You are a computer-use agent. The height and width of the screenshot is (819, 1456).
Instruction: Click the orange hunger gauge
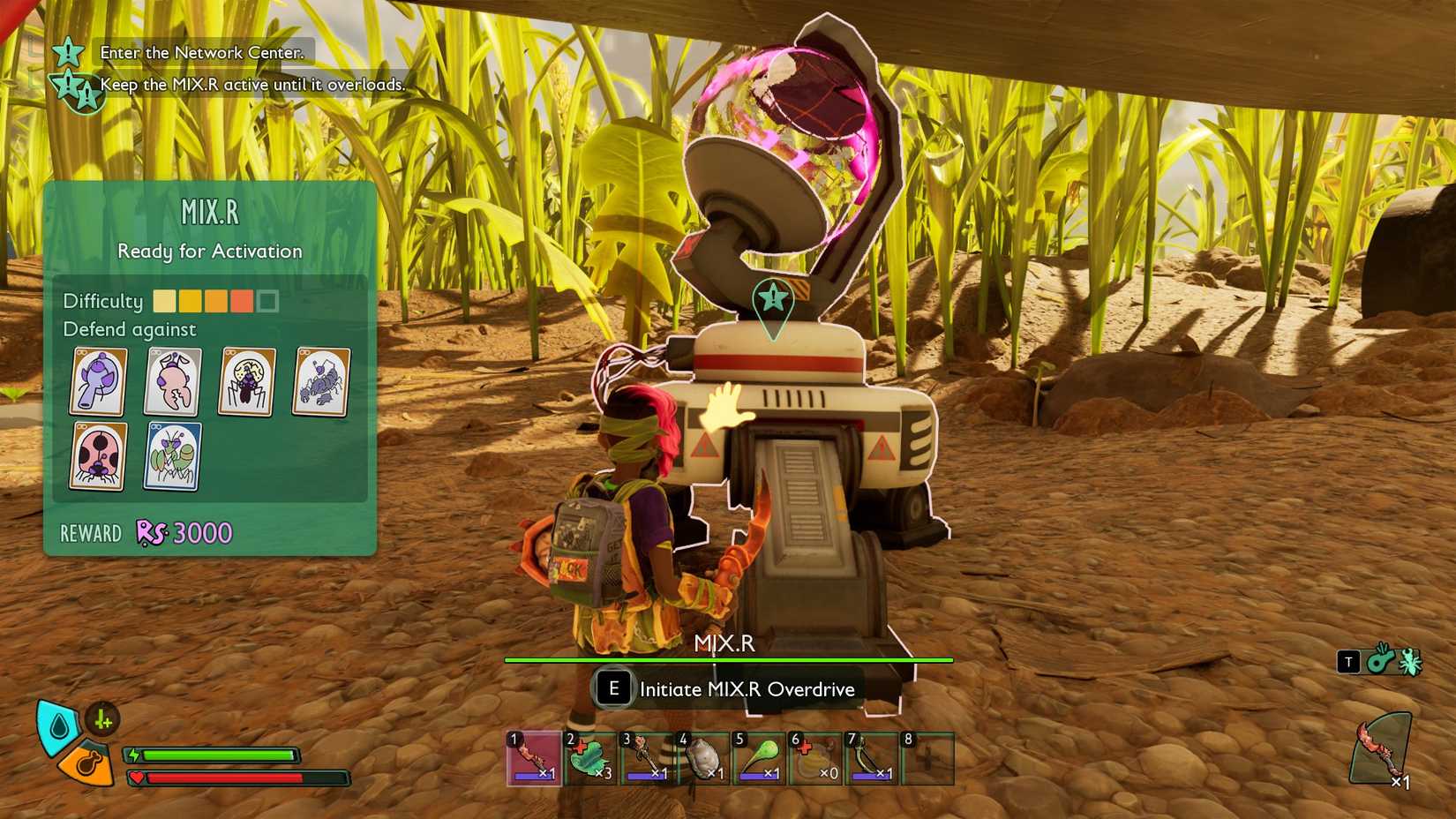[88, 764]
